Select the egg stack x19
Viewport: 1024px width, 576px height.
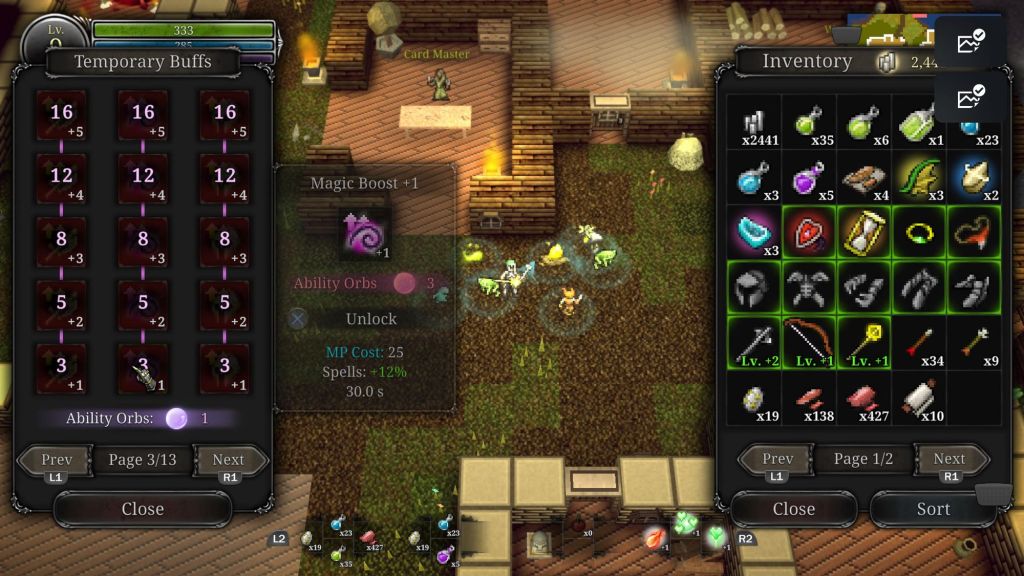[x=754, y=397]
